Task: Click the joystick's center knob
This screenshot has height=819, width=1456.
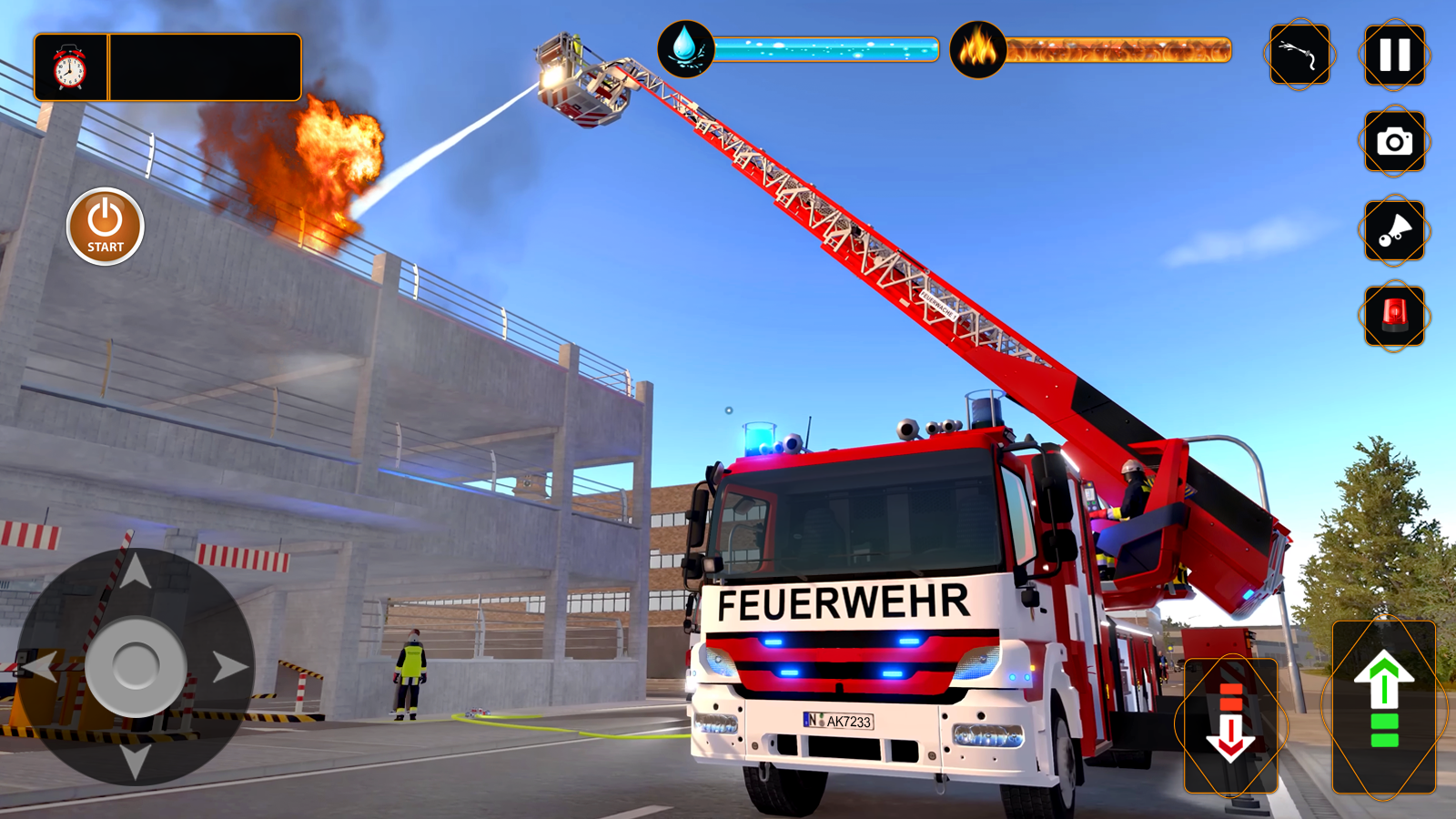Action: [x=136, y=666]
